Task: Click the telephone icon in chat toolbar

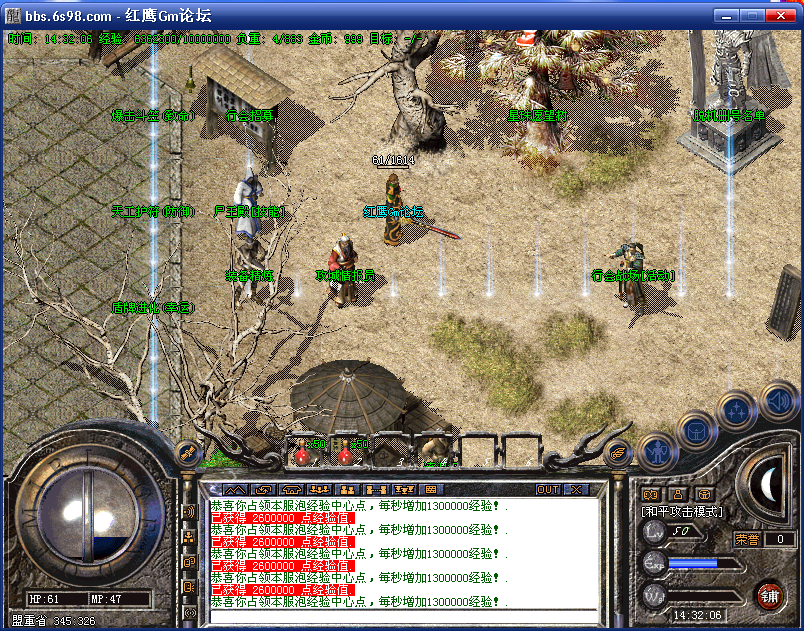Action: pyautogui.click(x=294, y=489)
